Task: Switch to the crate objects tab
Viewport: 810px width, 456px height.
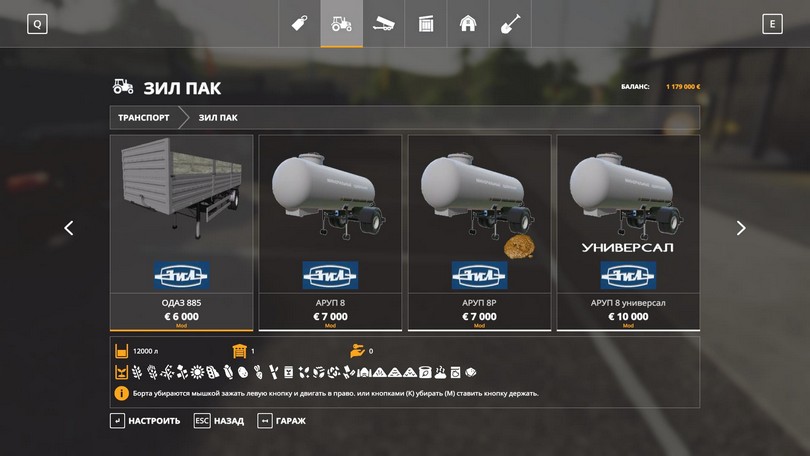Action: coord(425,24)
